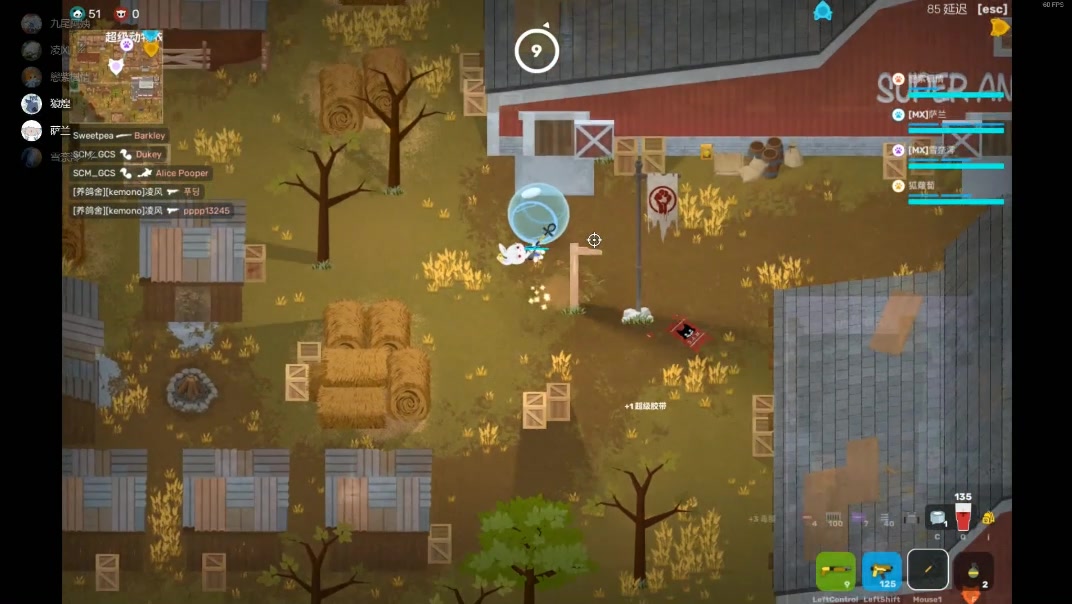Select the blue submachine gun weapon slot
Viewport: 1072px width, 604px height.
[881, 571]
